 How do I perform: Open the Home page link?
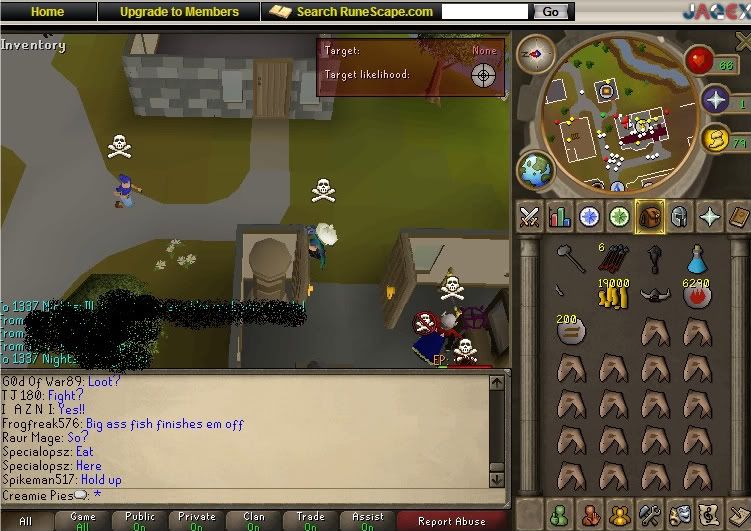(47, 12)
